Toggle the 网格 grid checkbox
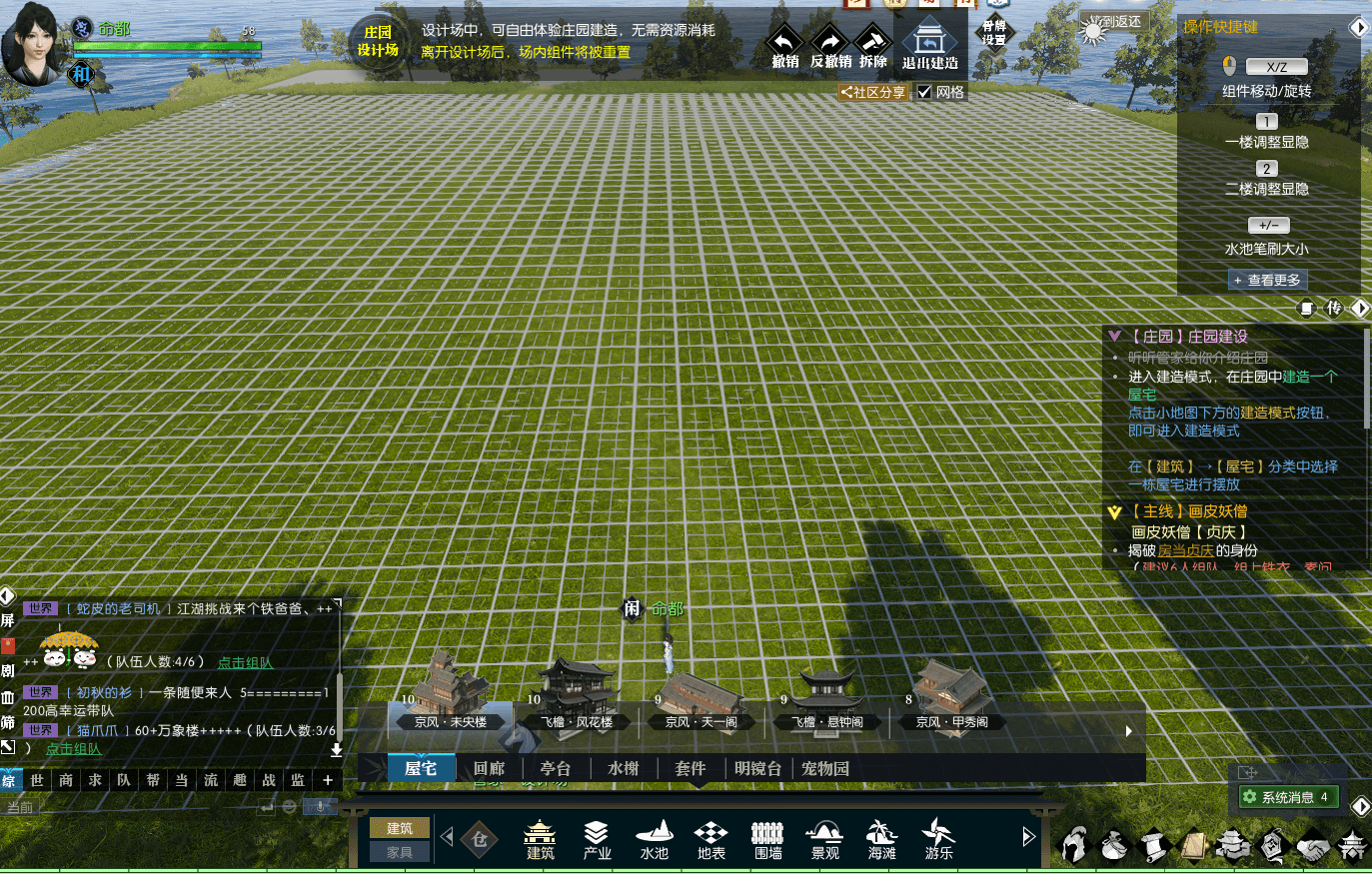The height and width of the screenshot is (874, 1372). pos(925,92)
